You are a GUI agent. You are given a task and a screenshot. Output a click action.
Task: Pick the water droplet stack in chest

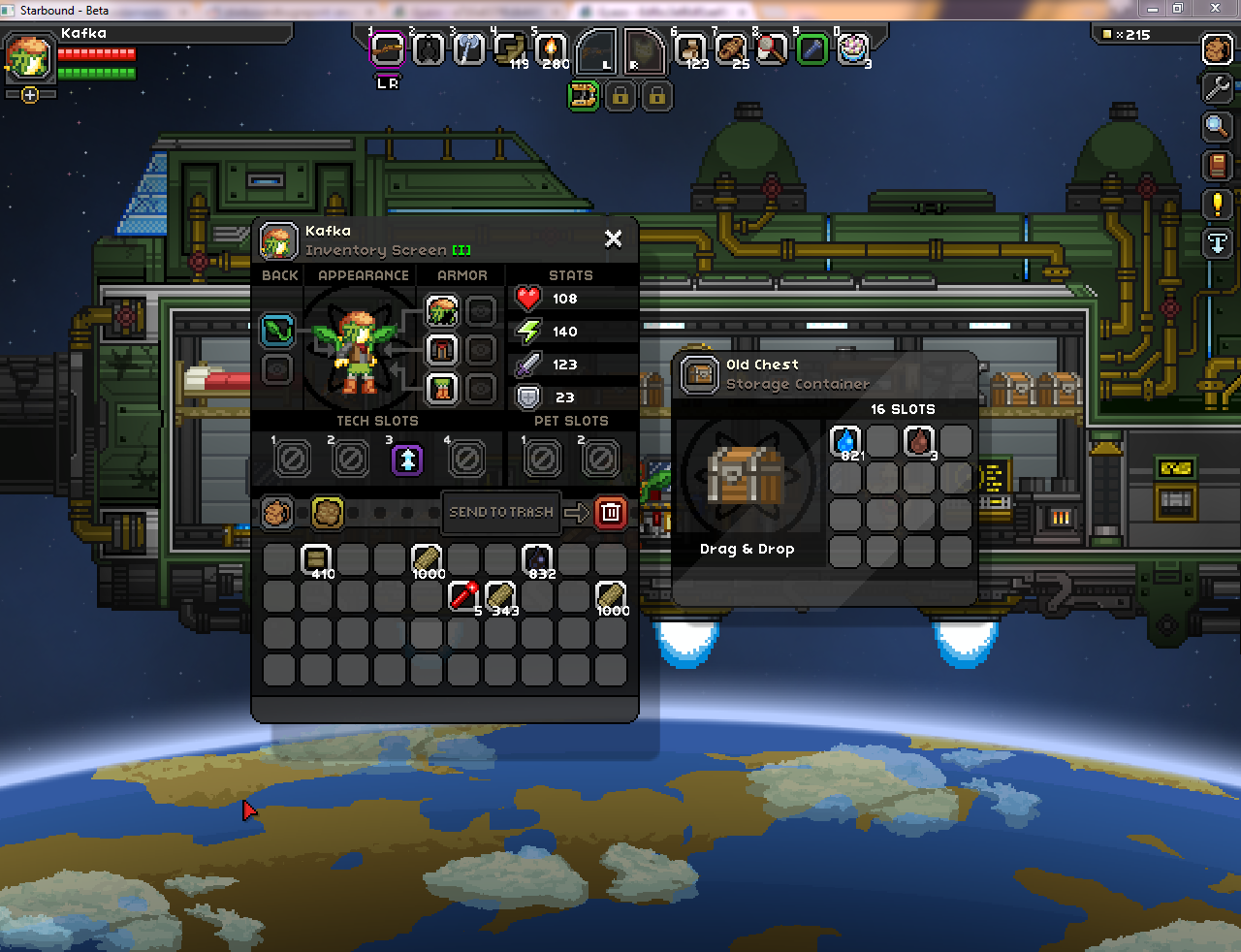[x=846, y=442]
